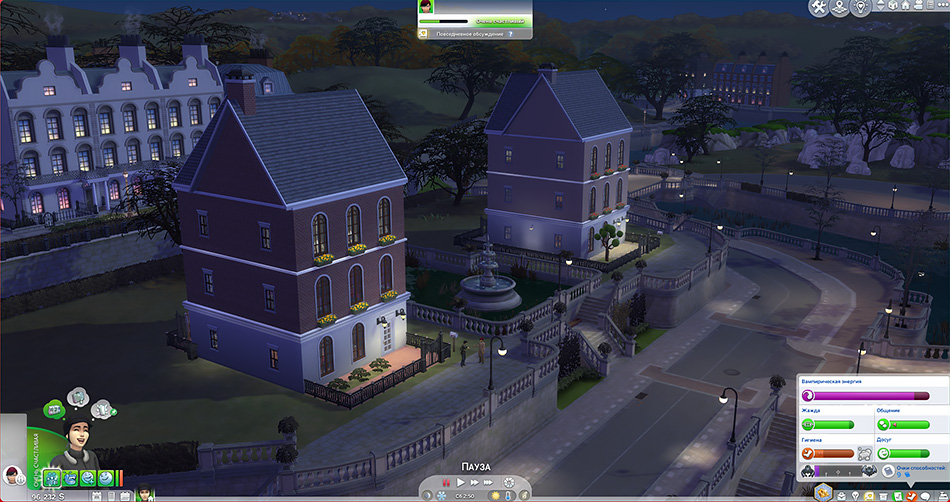Image resolution: width=950 pixels, height=502 pixels.
Task: Click the small red-haired Sim portrait
Action: 13,474
